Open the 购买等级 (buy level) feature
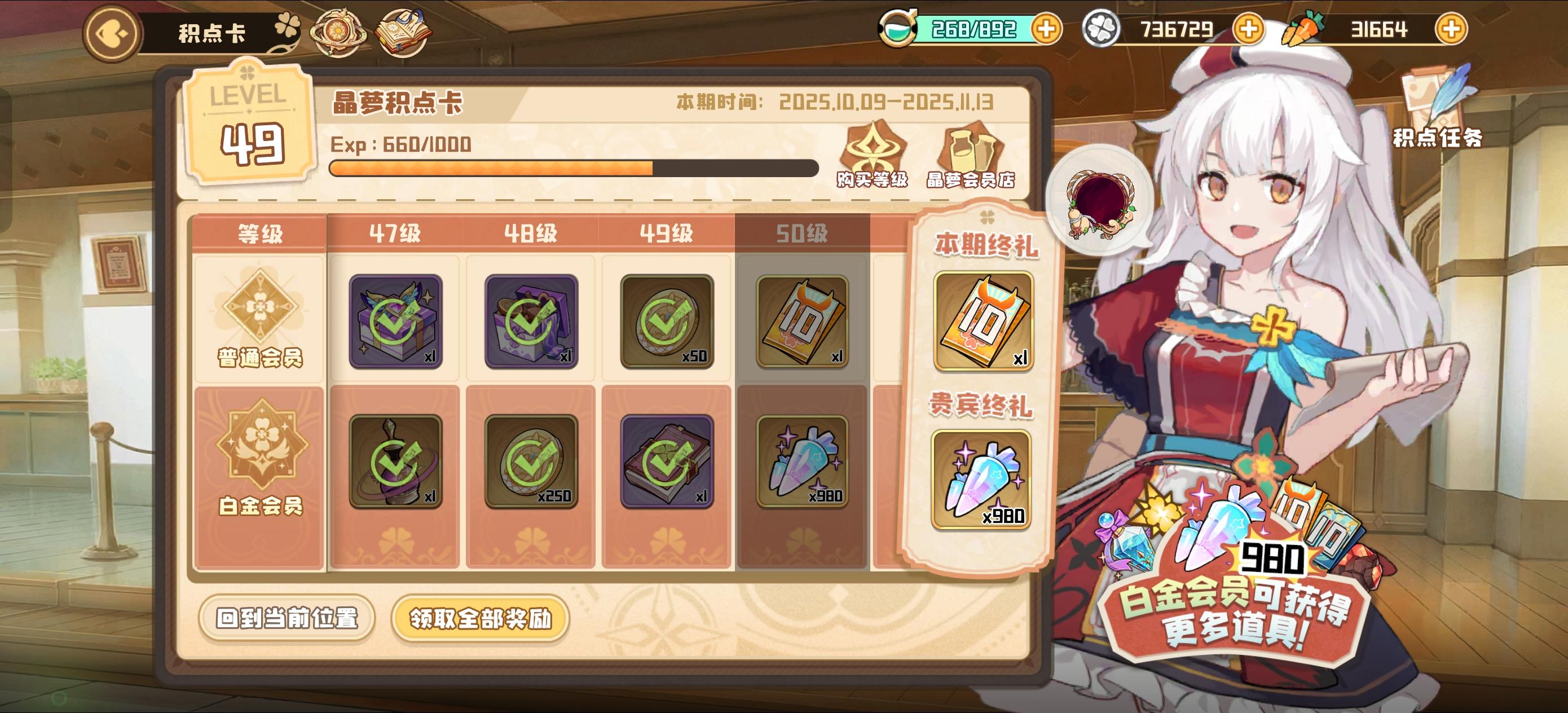This screenshot has height=713, width=1568. coord(873,149)
